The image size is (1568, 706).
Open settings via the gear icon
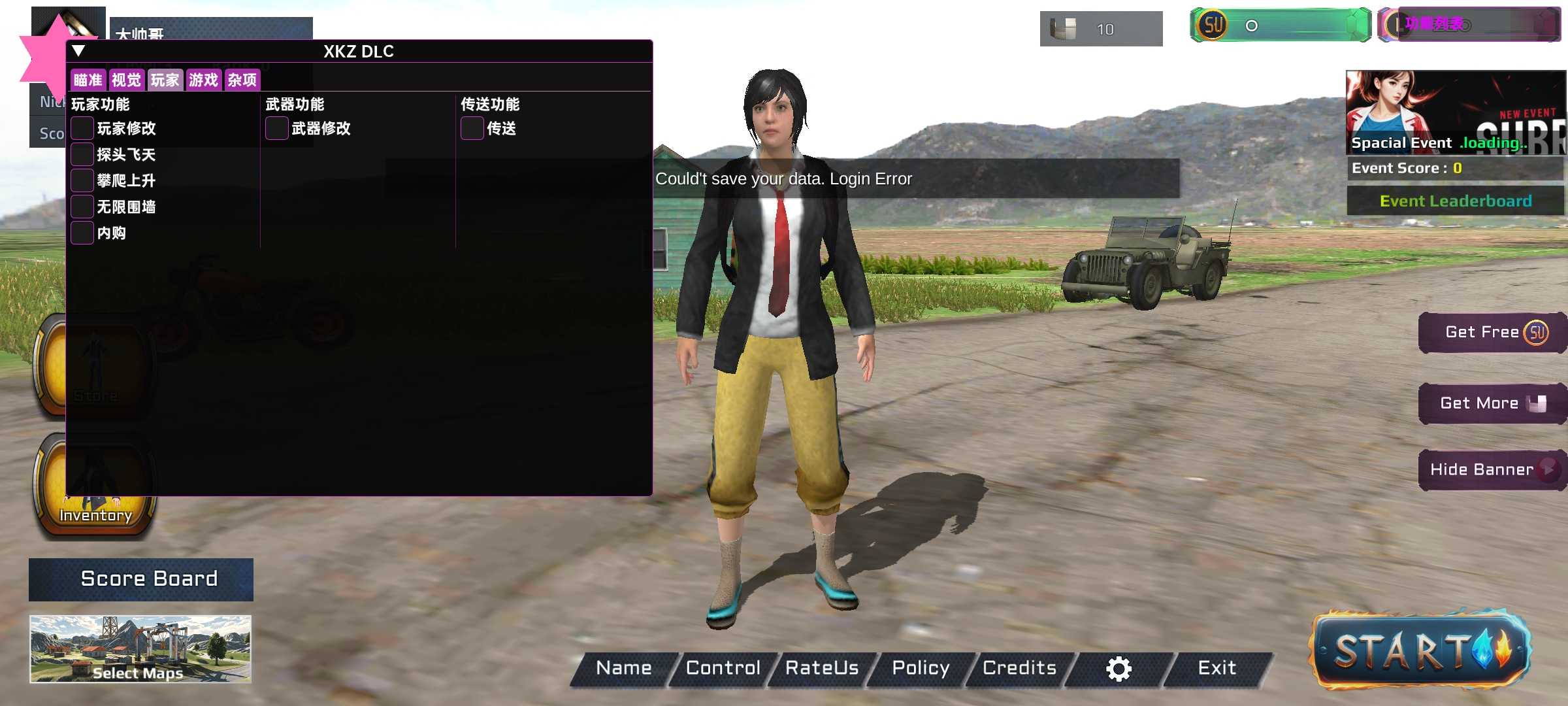pos(1119,669)
